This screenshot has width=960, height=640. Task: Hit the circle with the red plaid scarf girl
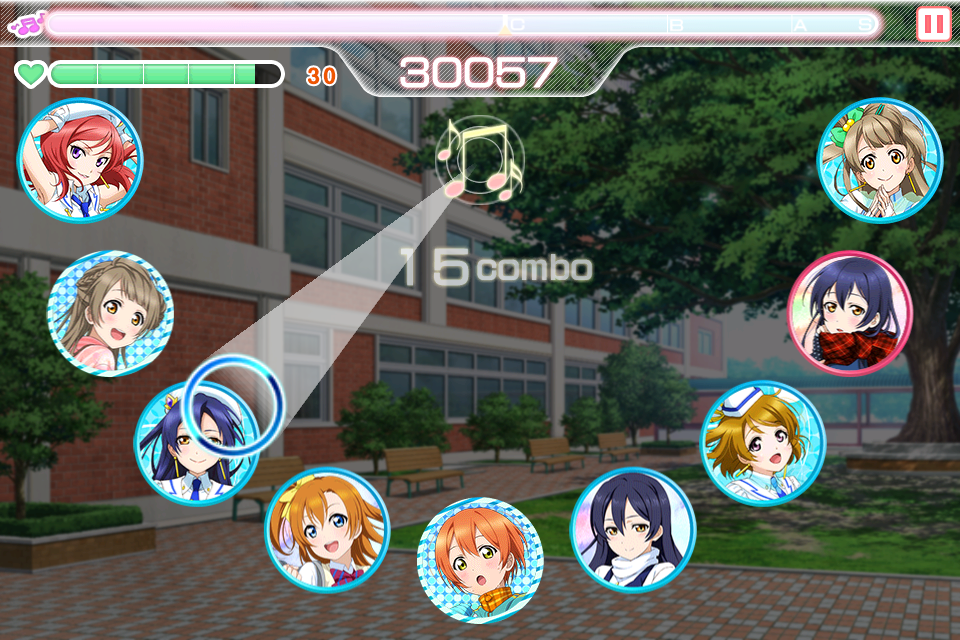click(849, 313)
